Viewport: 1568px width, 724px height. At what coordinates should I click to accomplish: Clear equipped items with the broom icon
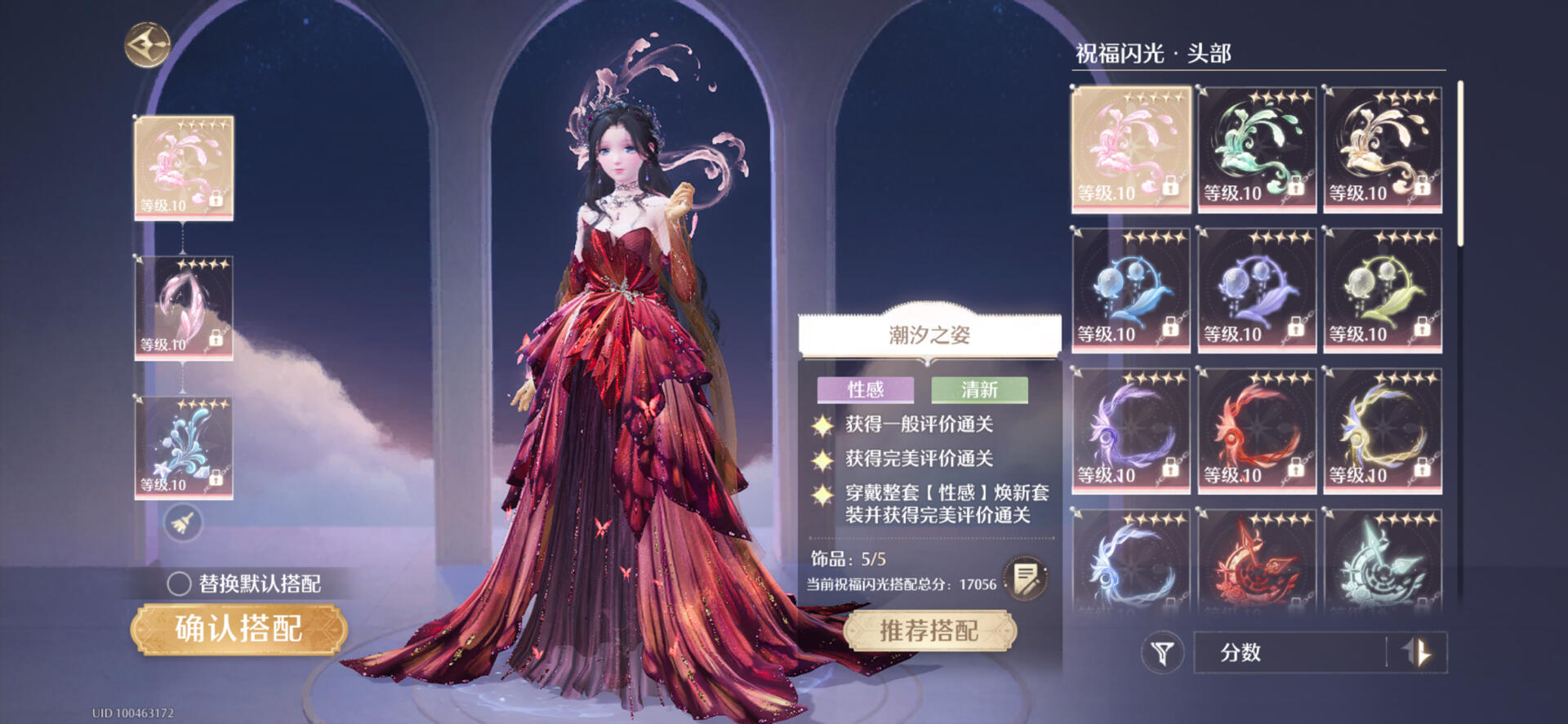183,522
